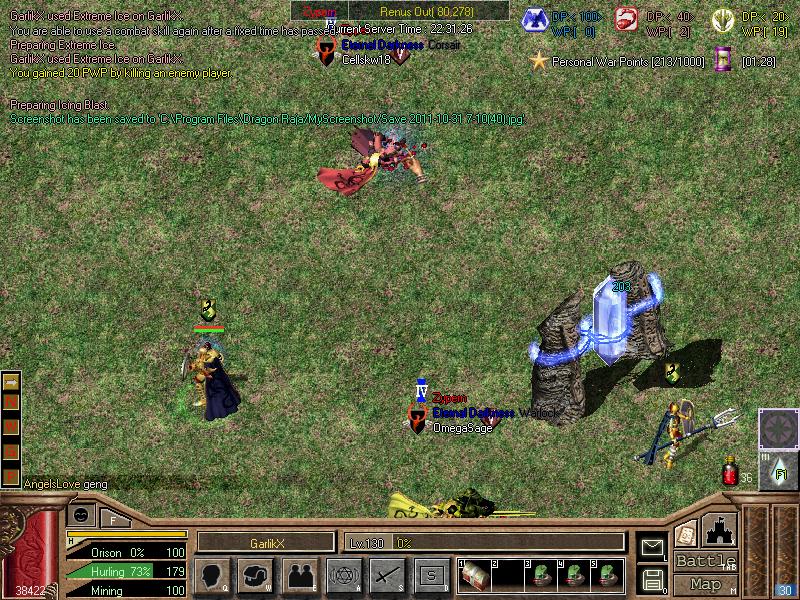The height and width of the screenshot is (600, 800).
Task: Activate the F1 crystal skill slot
Action: click(779, 468)
